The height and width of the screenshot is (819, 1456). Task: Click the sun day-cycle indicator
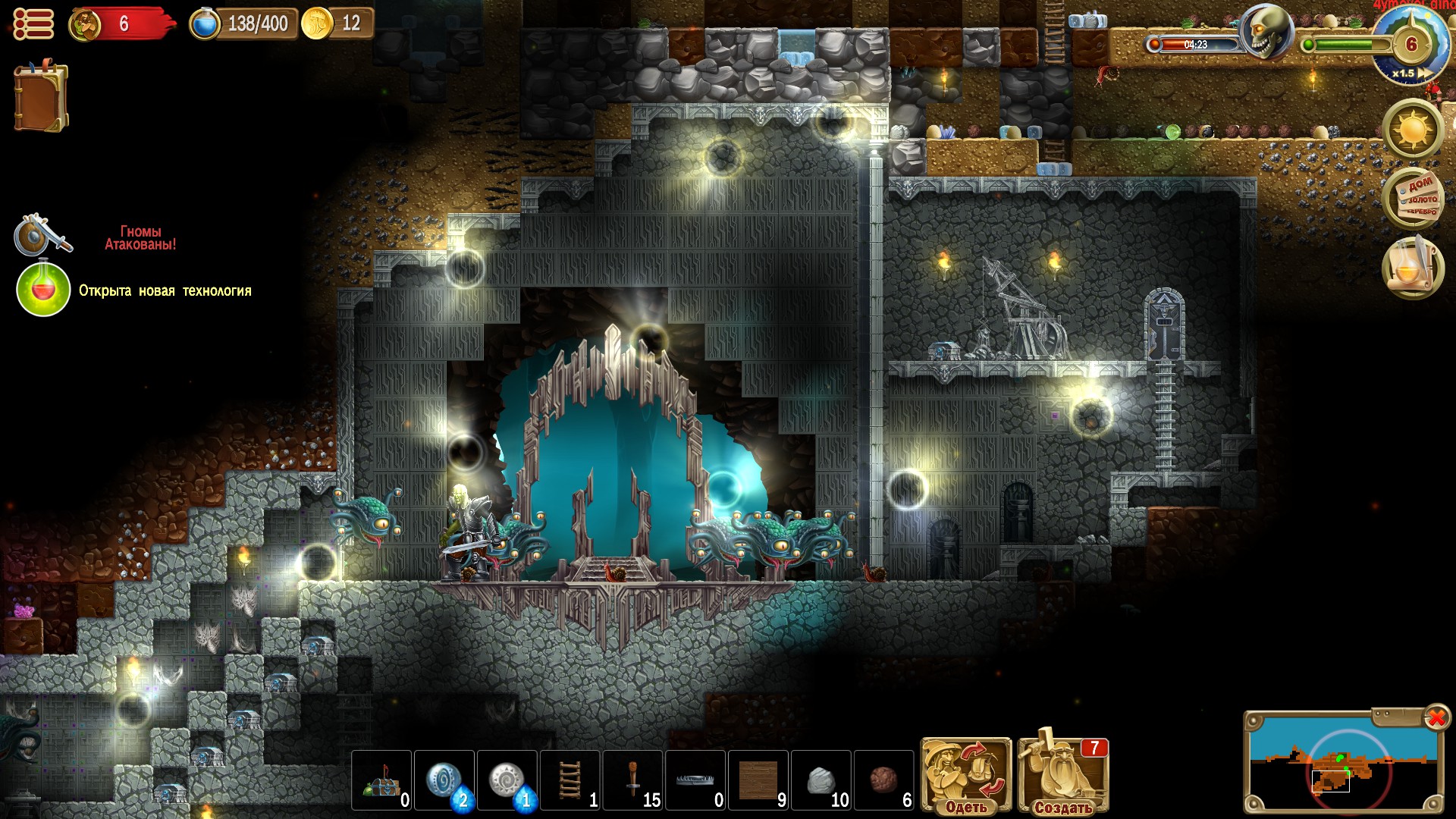coord(1412,130)
